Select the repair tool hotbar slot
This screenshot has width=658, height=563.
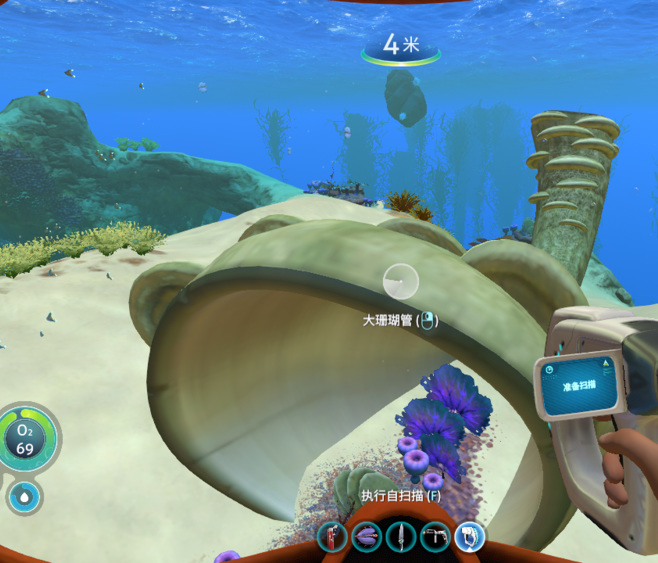point(435,538)
